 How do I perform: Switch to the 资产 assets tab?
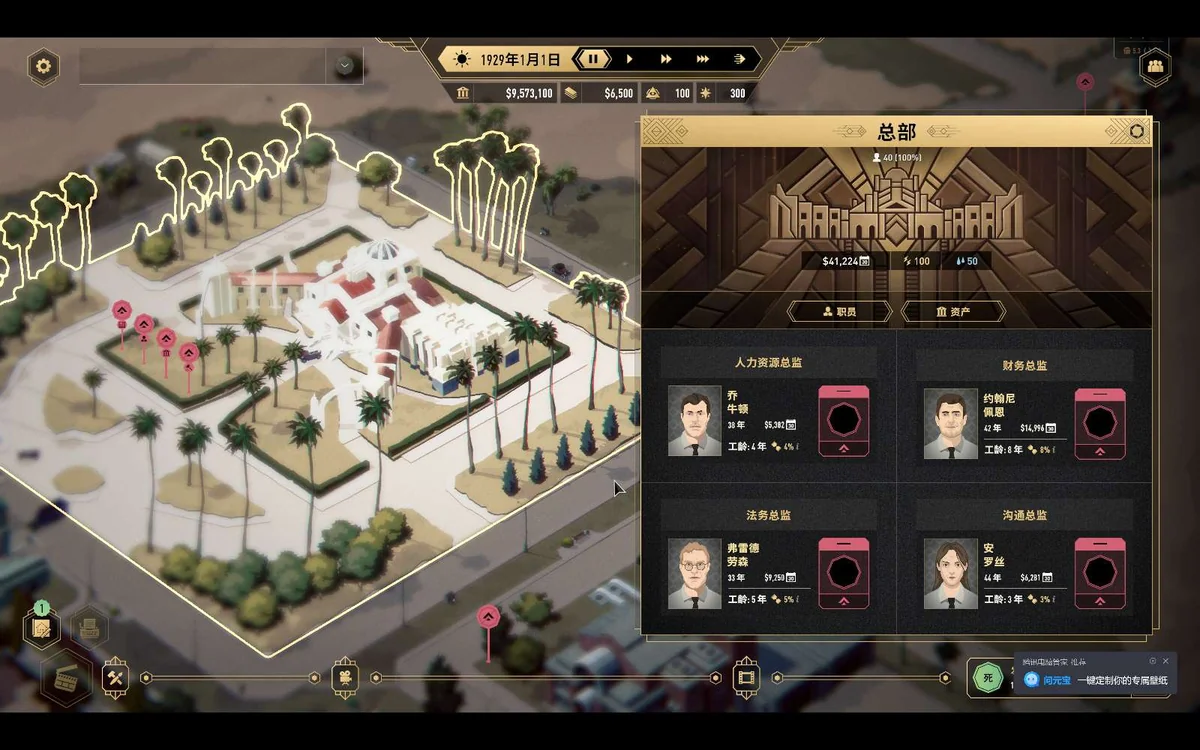(953, 312)
